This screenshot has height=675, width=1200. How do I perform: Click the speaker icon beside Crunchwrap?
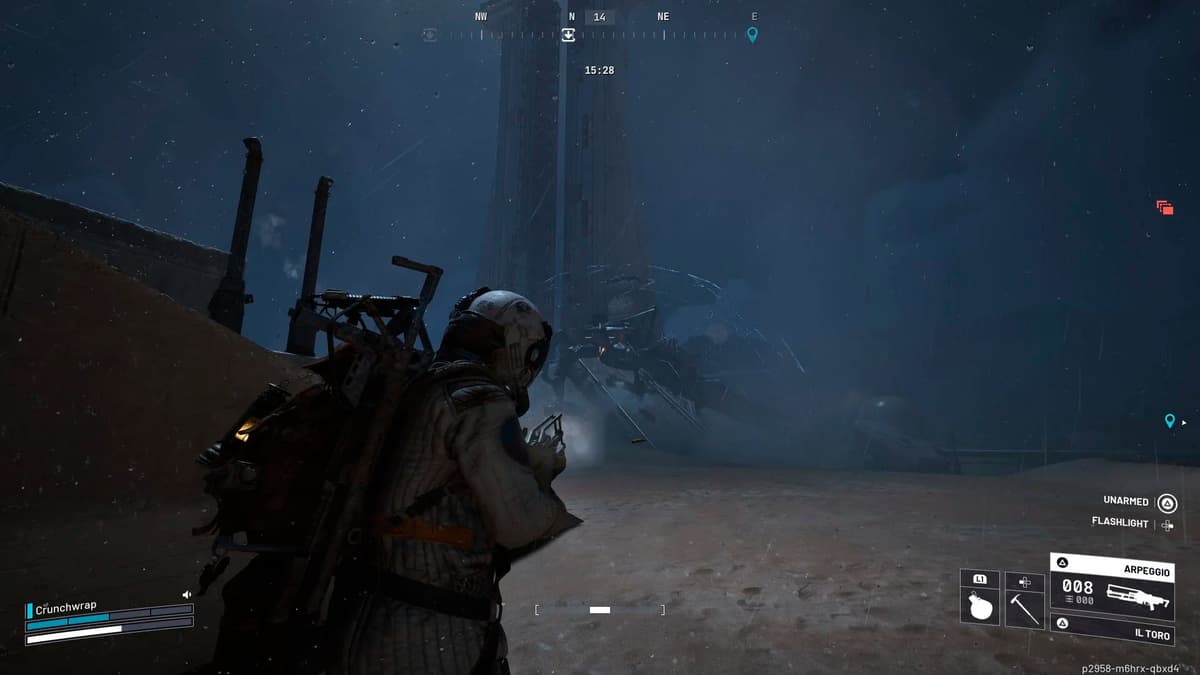[186, 594]
